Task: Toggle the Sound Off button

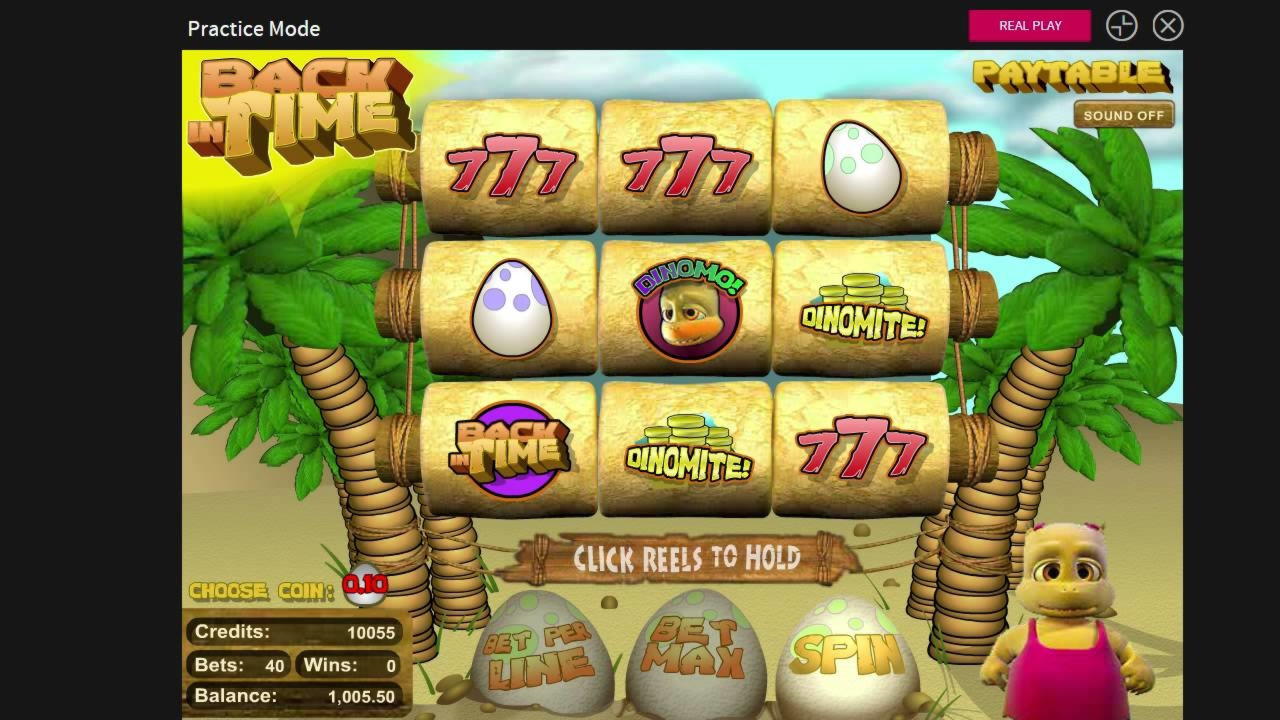Action: pyautogui.click(x=1123, y=115)
